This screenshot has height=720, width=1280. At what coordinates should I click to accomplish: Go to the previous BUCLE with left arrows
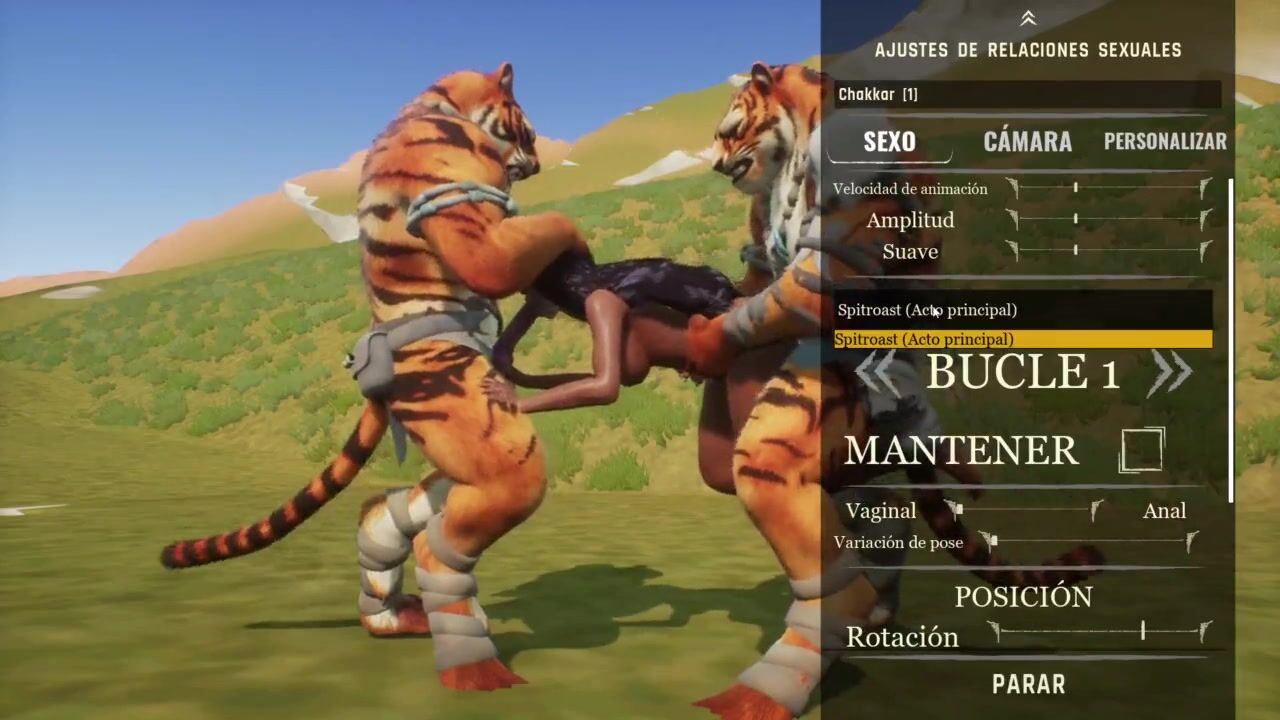click(877, 372)
